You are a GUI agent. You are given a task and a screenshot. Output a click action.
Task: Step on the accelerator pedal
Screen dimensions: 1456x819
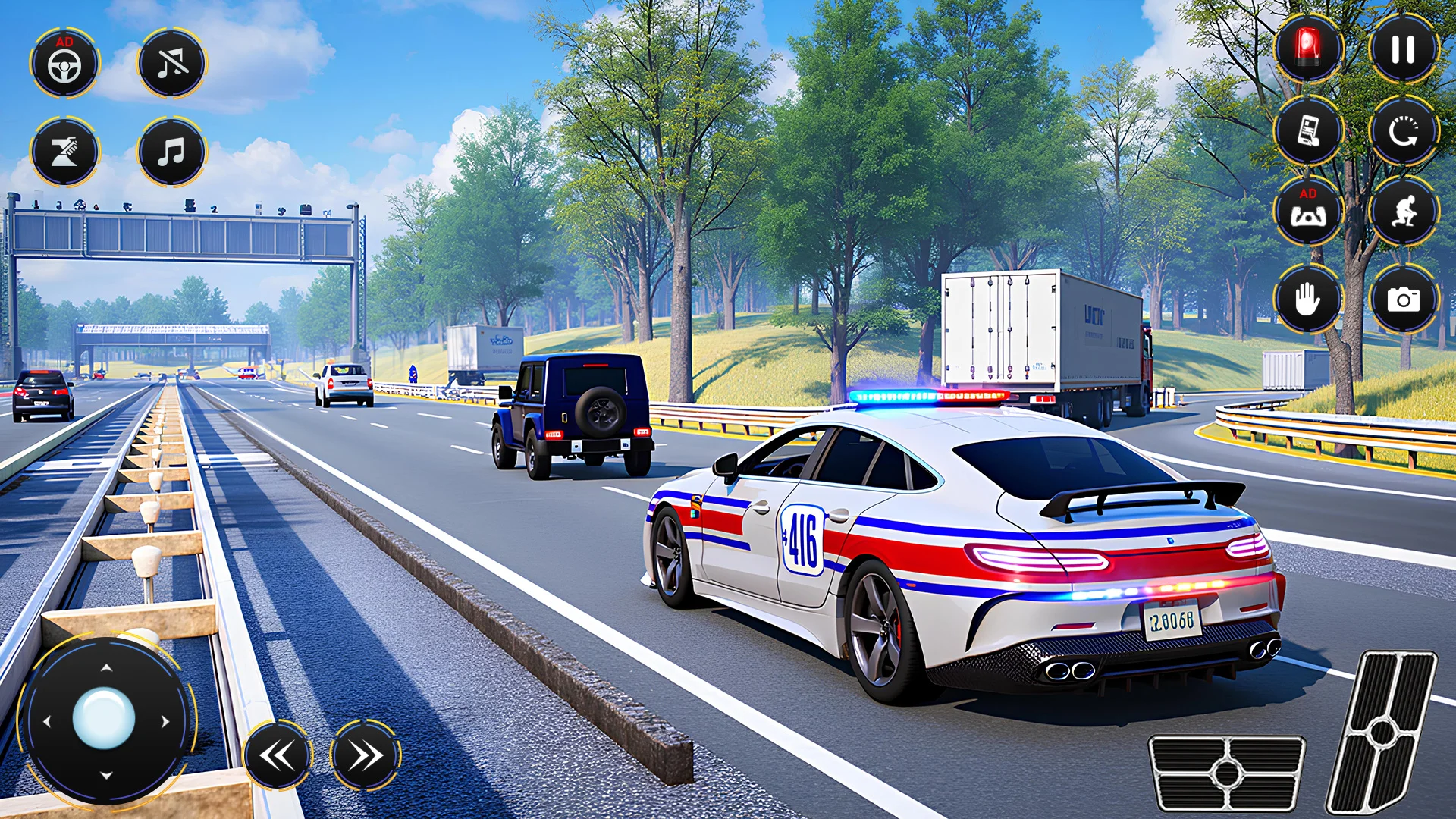coord(1382,733)
